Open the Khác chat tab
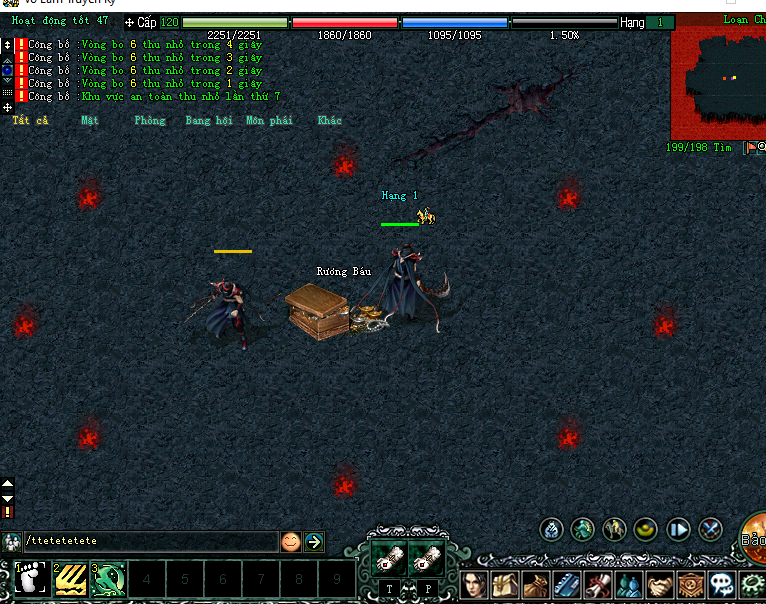 pyautogui.click(x=329, y=120)
